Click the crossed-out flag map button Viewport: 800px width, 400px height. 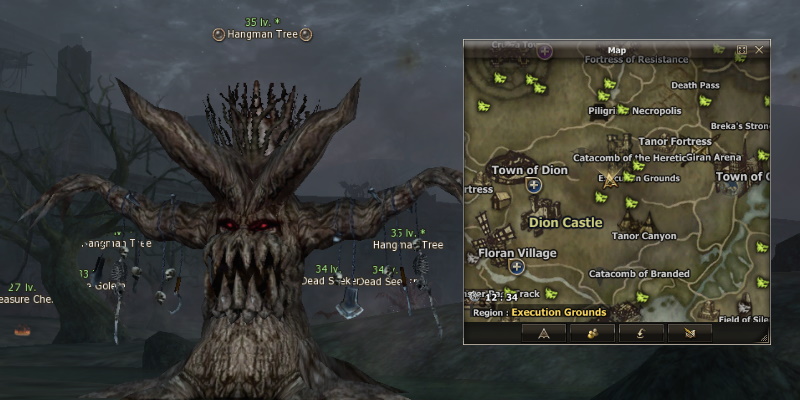pos(689,333)
